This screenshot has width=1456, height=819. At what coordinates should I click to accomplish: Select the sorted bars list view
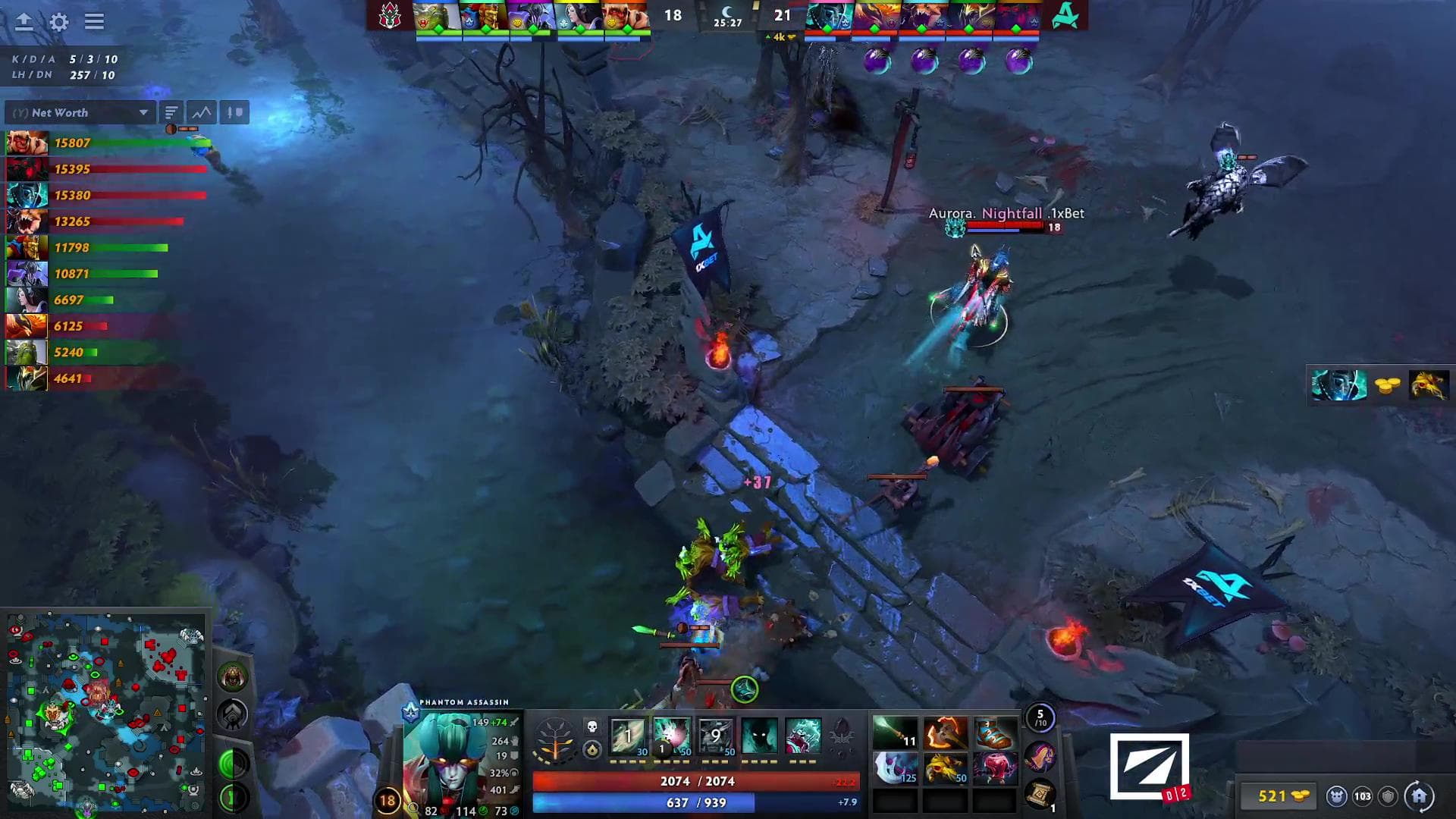pos(171,113)
